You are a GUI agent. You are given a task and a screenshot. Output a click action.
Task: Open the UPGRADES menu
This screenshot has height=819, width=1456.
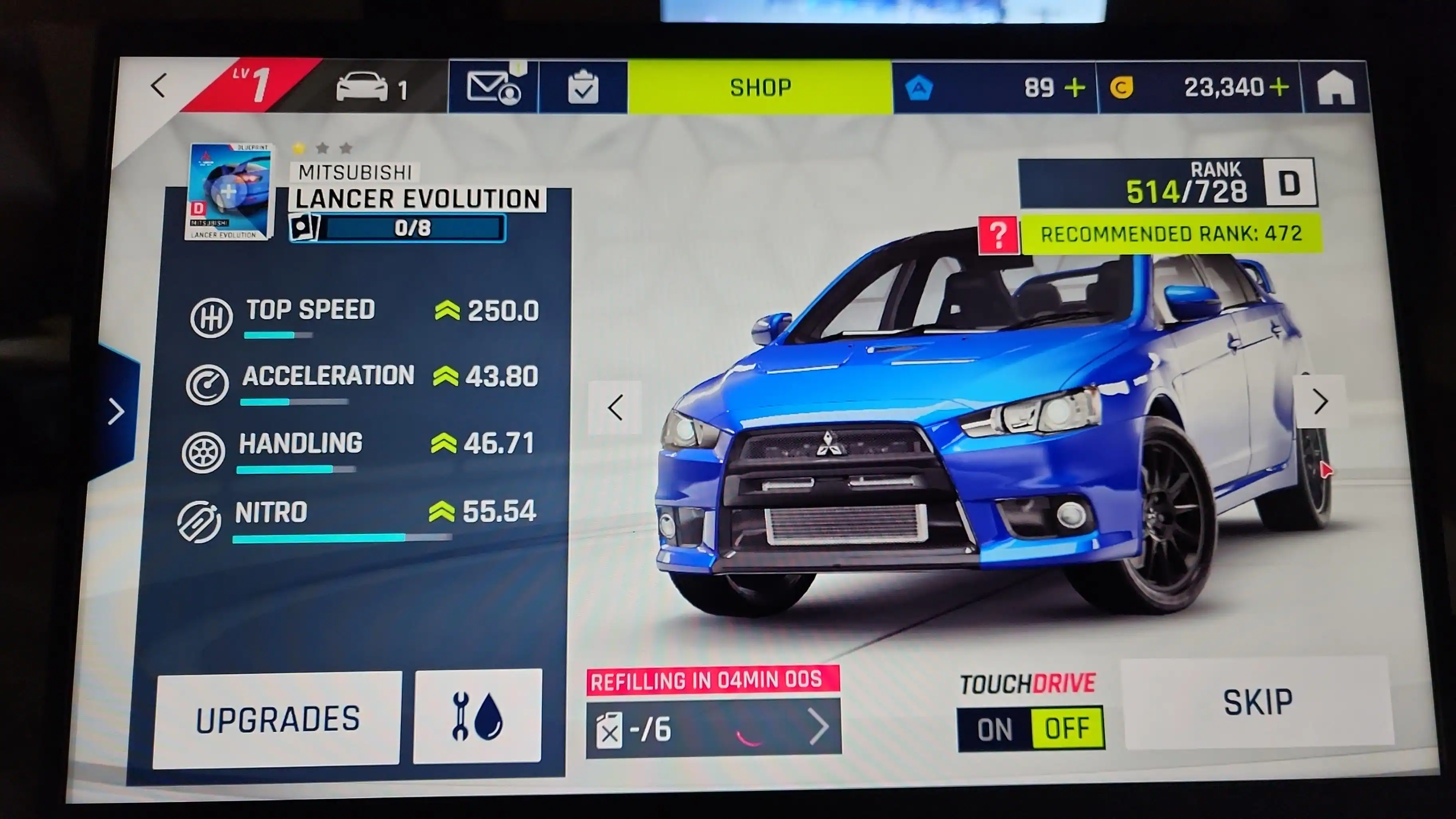[277, 719]
